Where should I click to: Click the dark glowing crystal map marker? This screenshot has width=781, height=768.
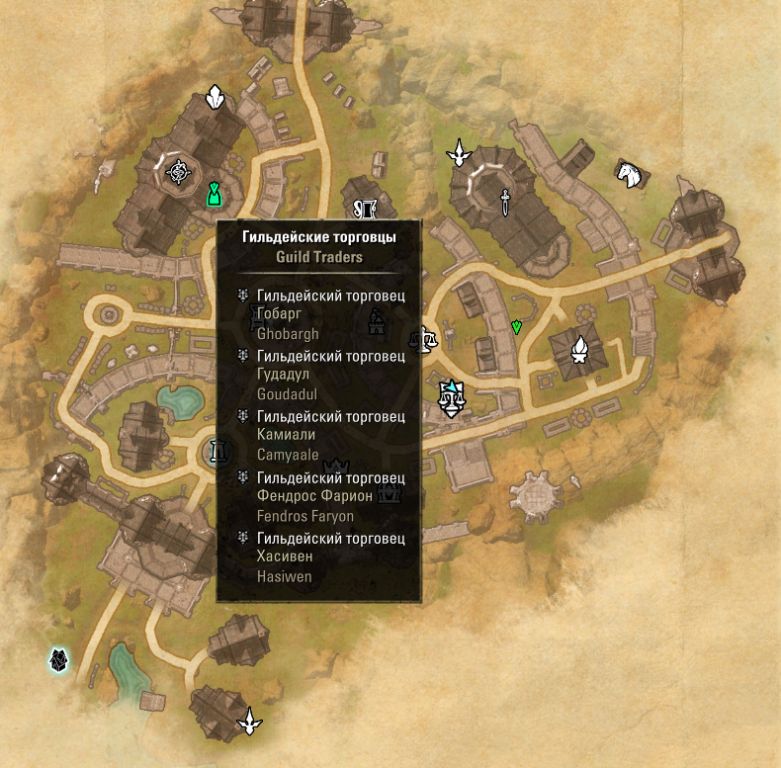point(59,659)
